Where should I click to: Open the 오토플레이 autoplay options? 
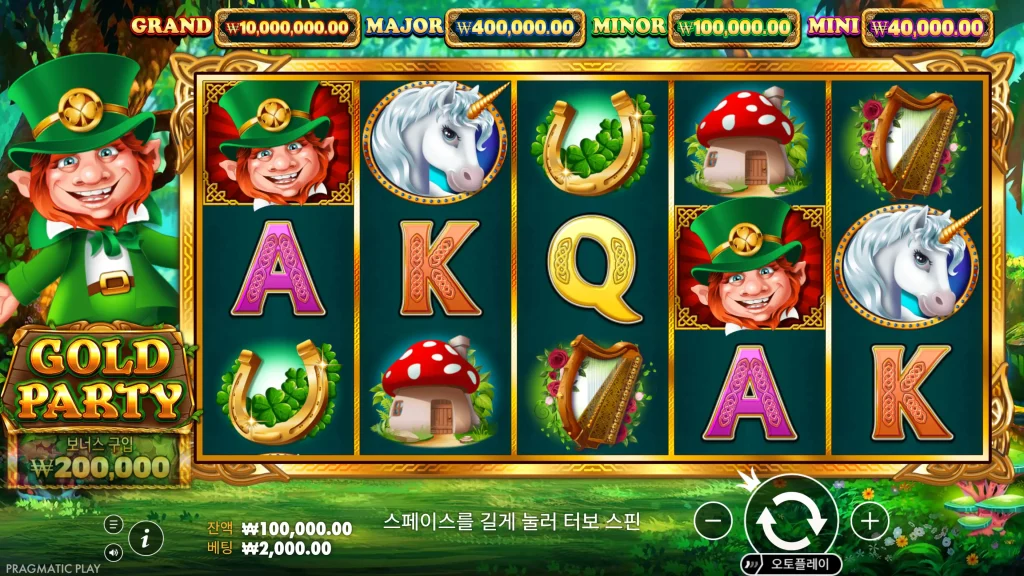791,564
